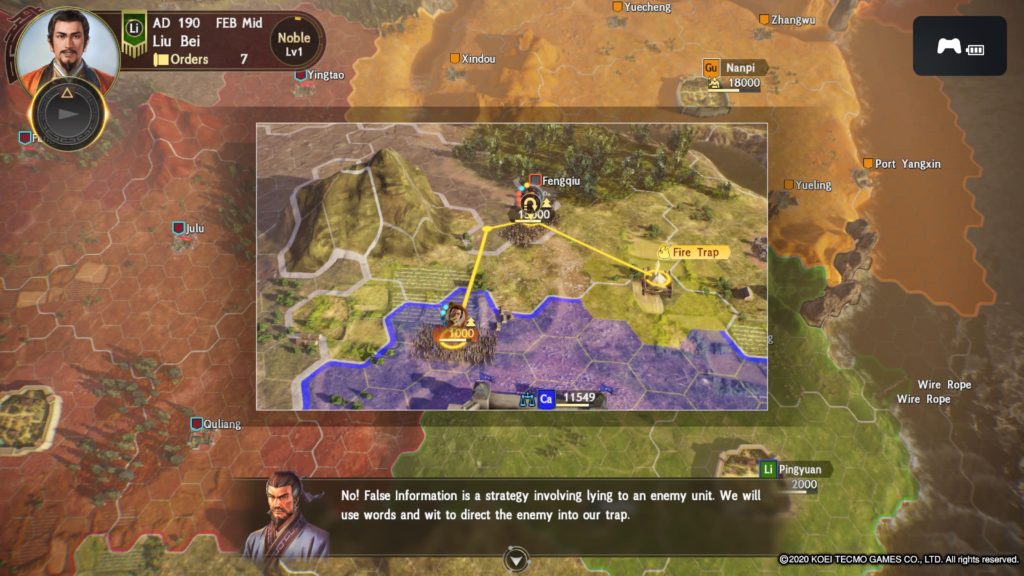Select the Quliang map marker
This screenshot has height=576, width=1024.
[197, 424]
